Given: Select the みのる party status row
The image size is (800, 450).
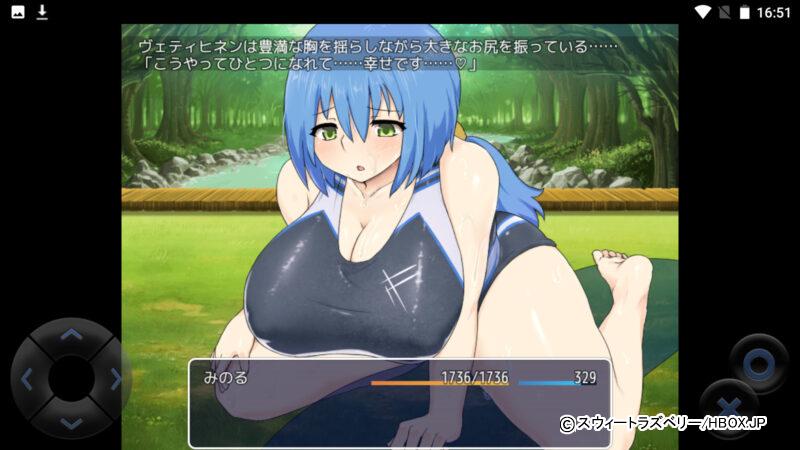Looking at the screenshot, I should (x=398, y=378).
